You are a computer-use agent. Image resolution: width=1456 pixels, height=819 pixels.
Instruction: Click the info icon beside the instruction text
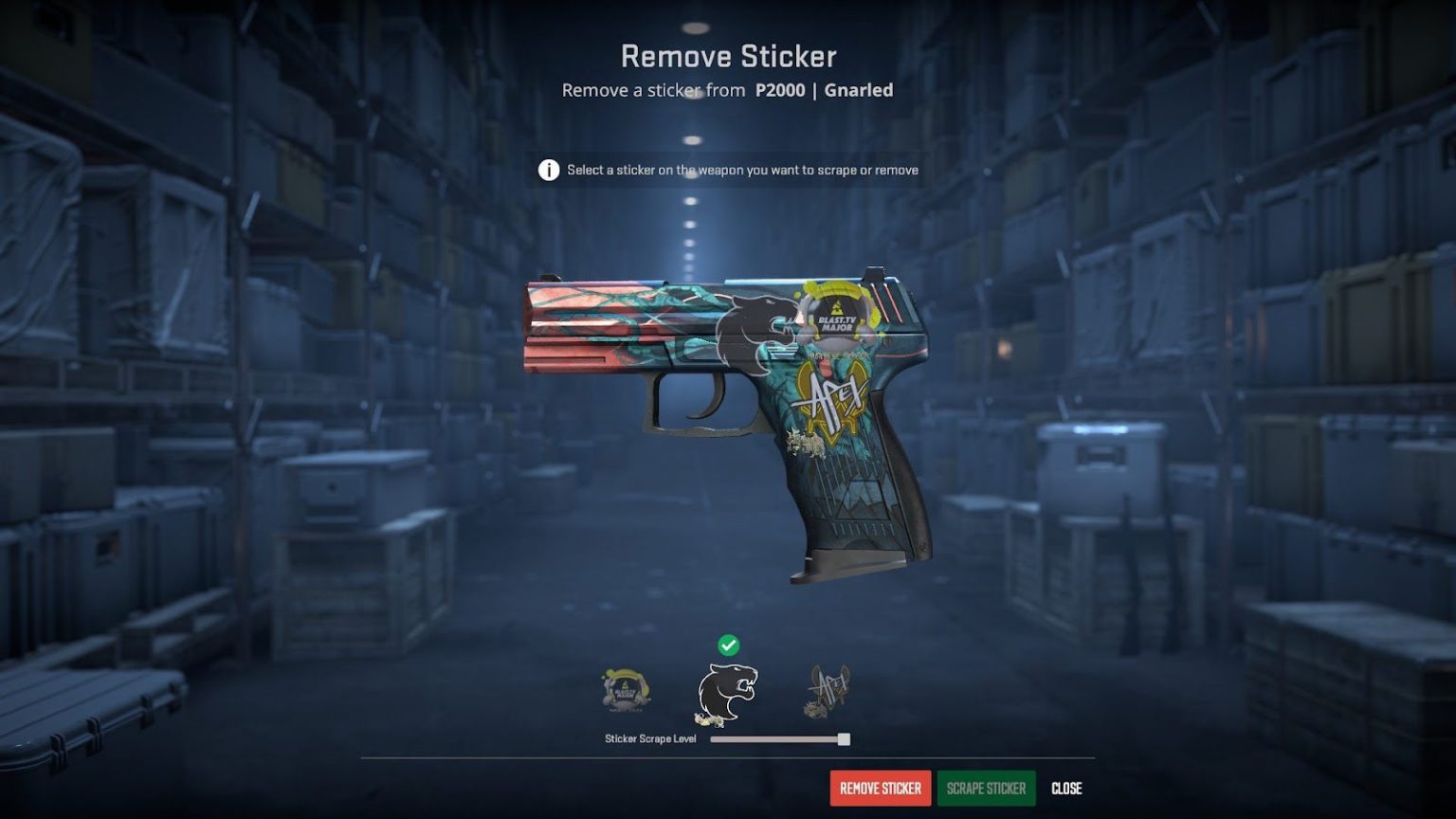(548, 171)
